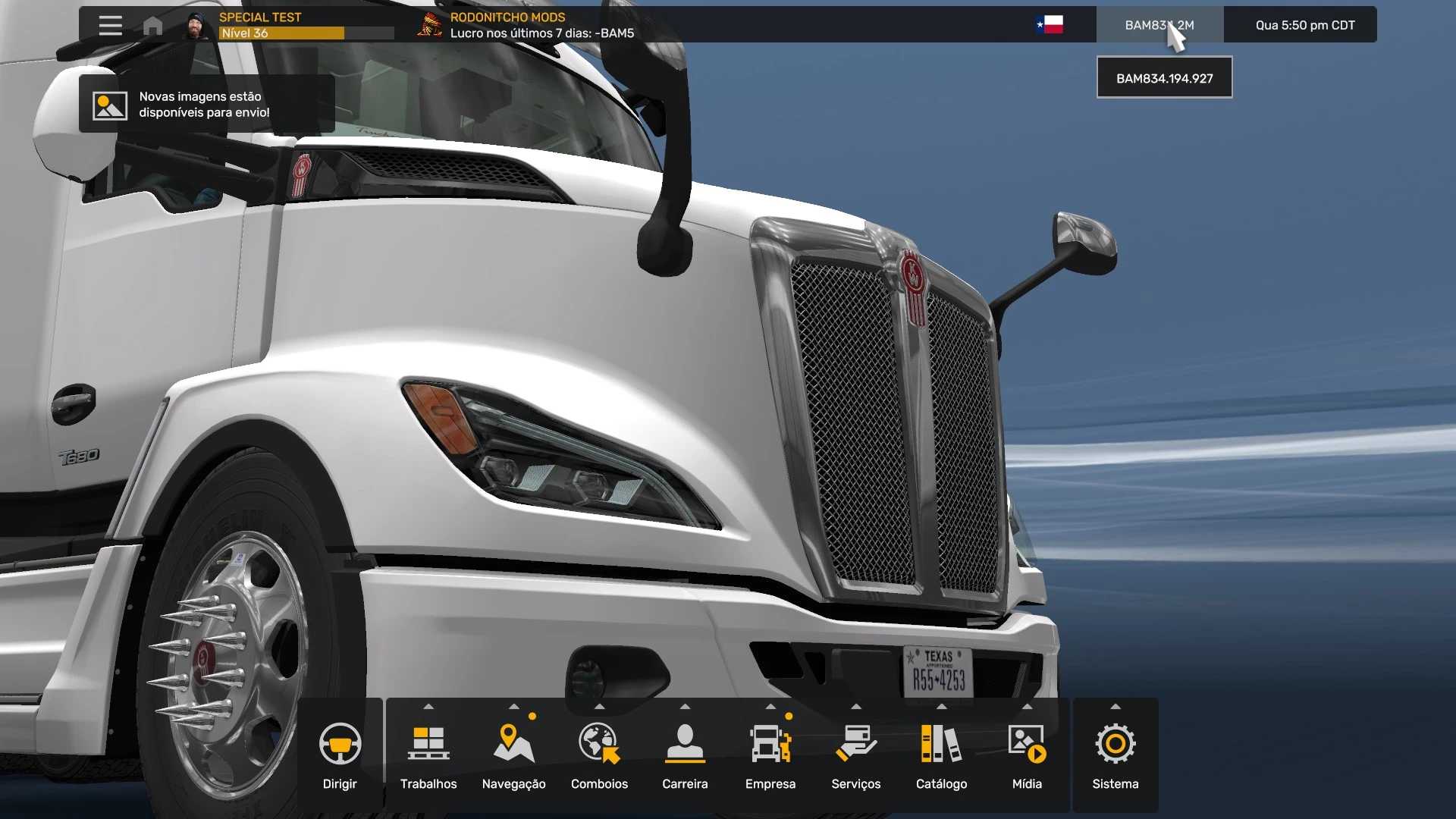
Task: Open the Mídia media menu
Action: (x=1027, y=755)
